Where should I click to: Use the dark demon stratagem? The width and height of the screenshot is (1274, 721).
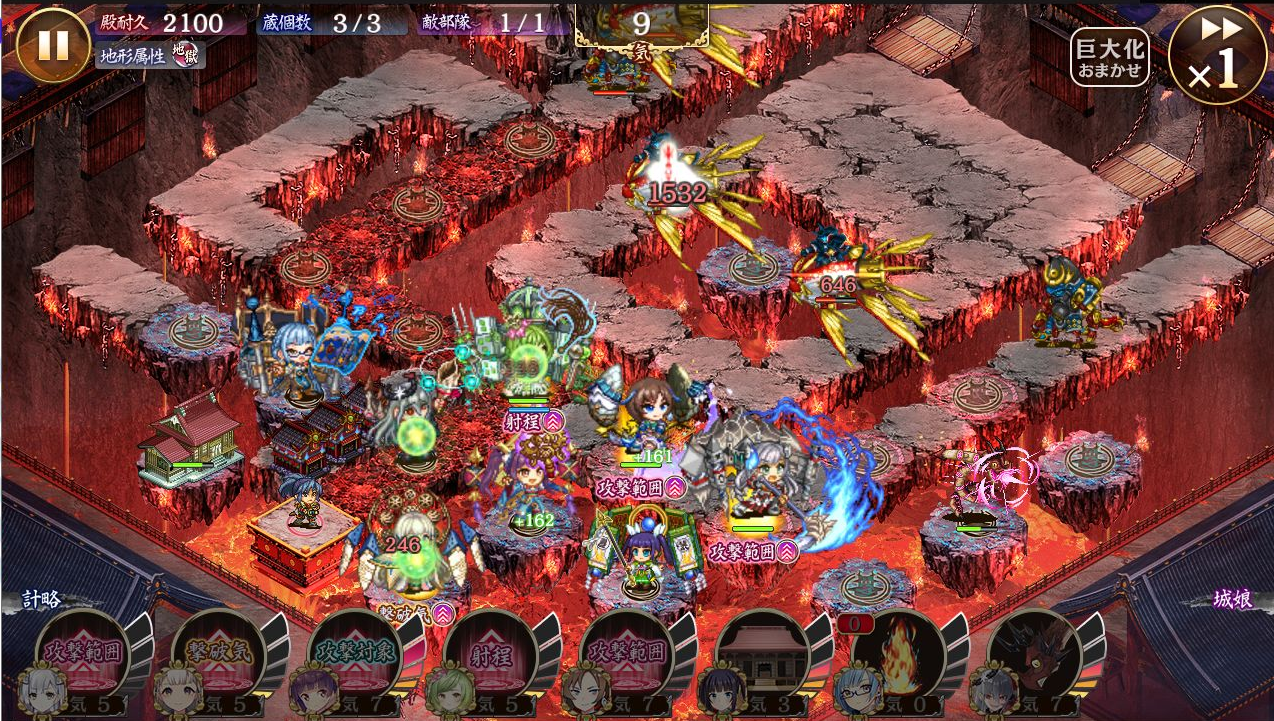[1035, 653]
